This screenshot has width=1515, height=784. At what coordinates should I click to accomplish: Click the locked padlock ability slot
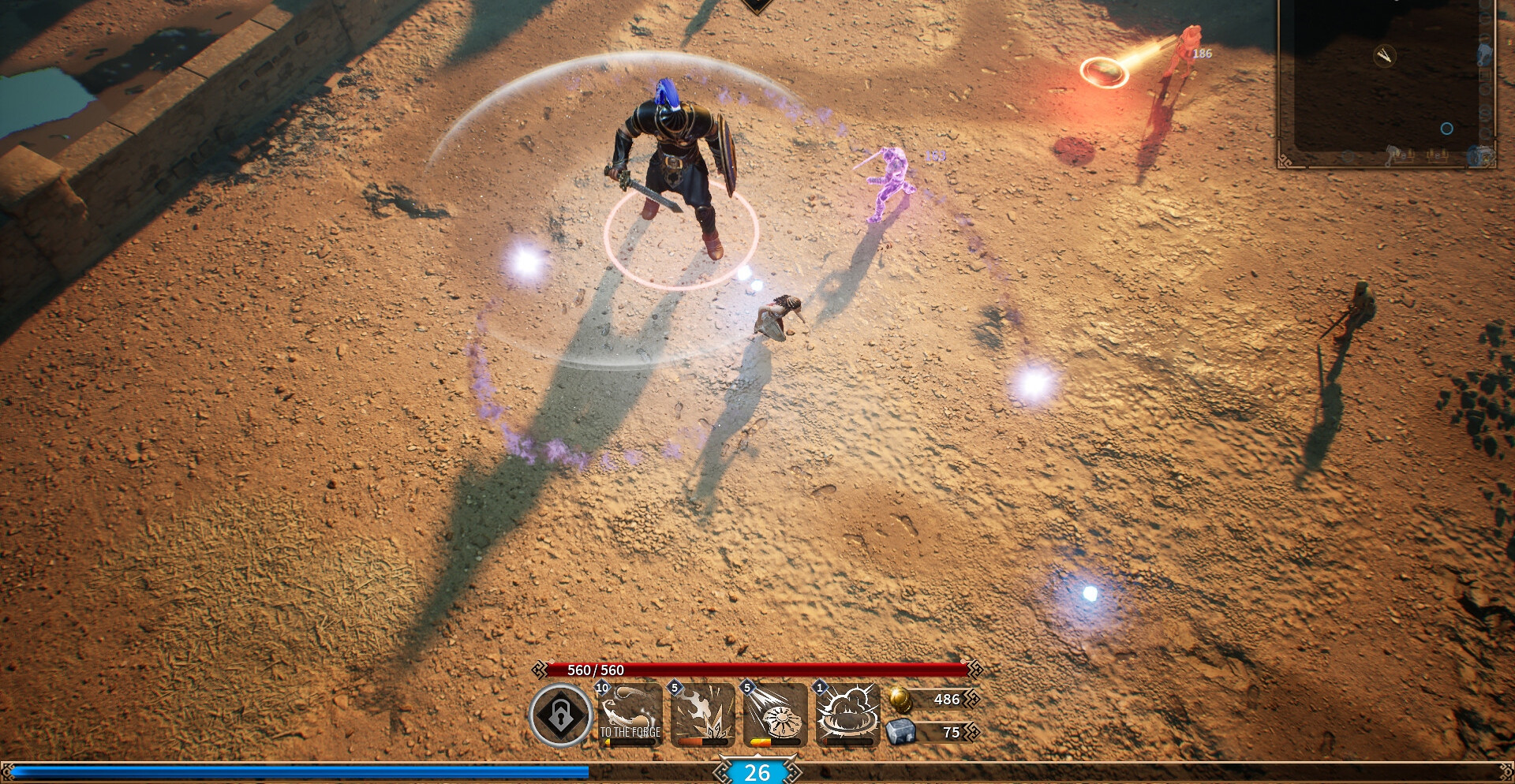(560, 715)
